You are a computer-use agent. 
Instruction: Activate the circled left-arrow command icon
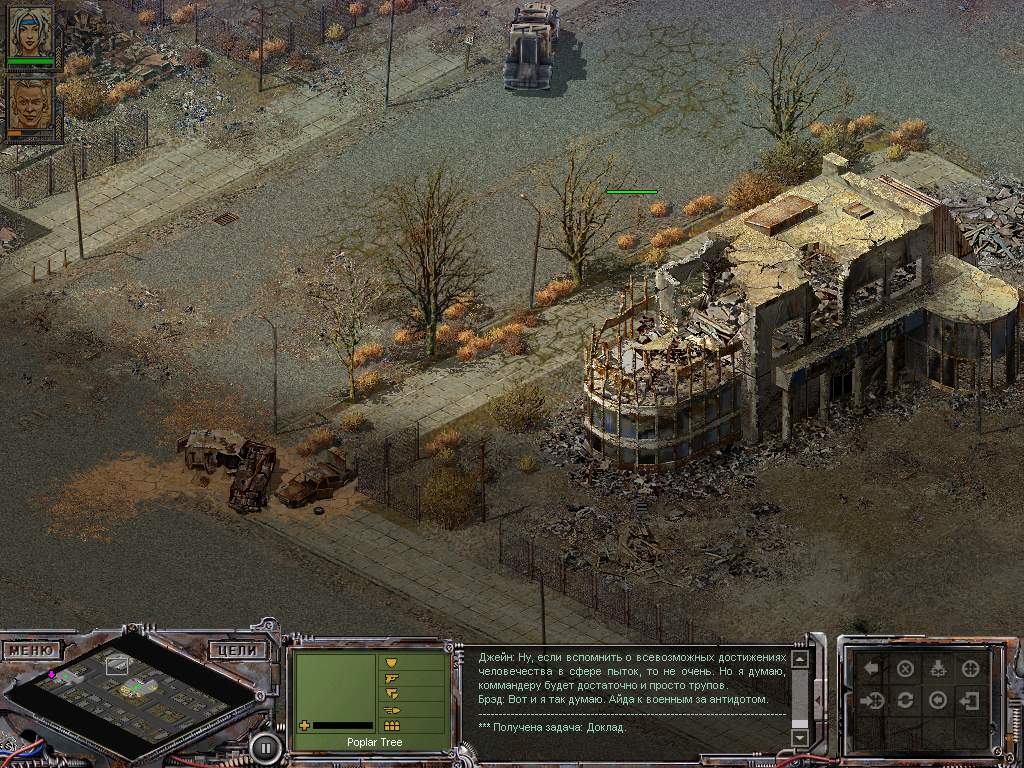click(x=937, y=700)
